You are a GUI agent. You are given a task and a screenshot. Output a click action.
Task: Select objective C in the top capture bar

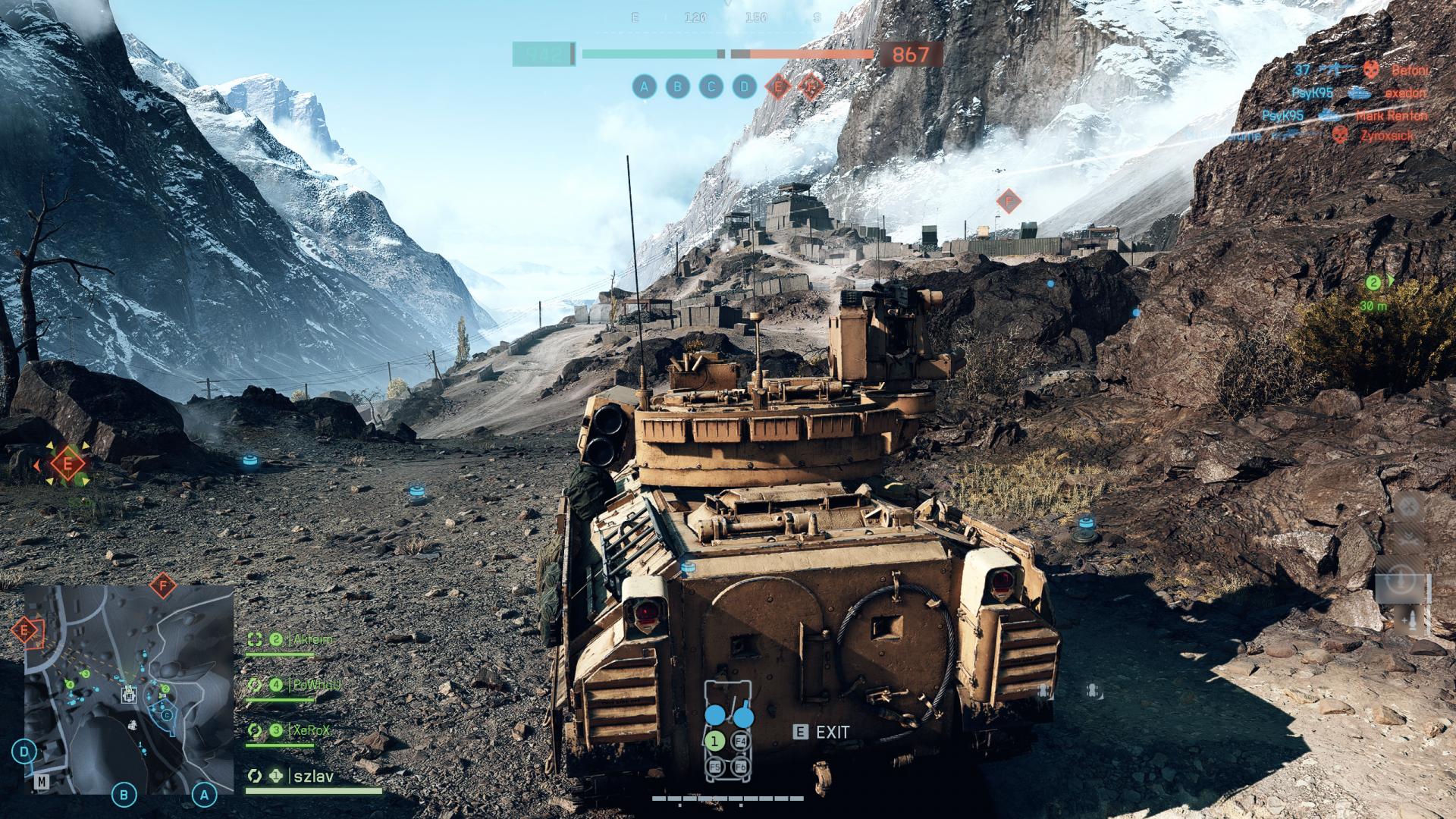pyautogui.click(x=711, y=87)
